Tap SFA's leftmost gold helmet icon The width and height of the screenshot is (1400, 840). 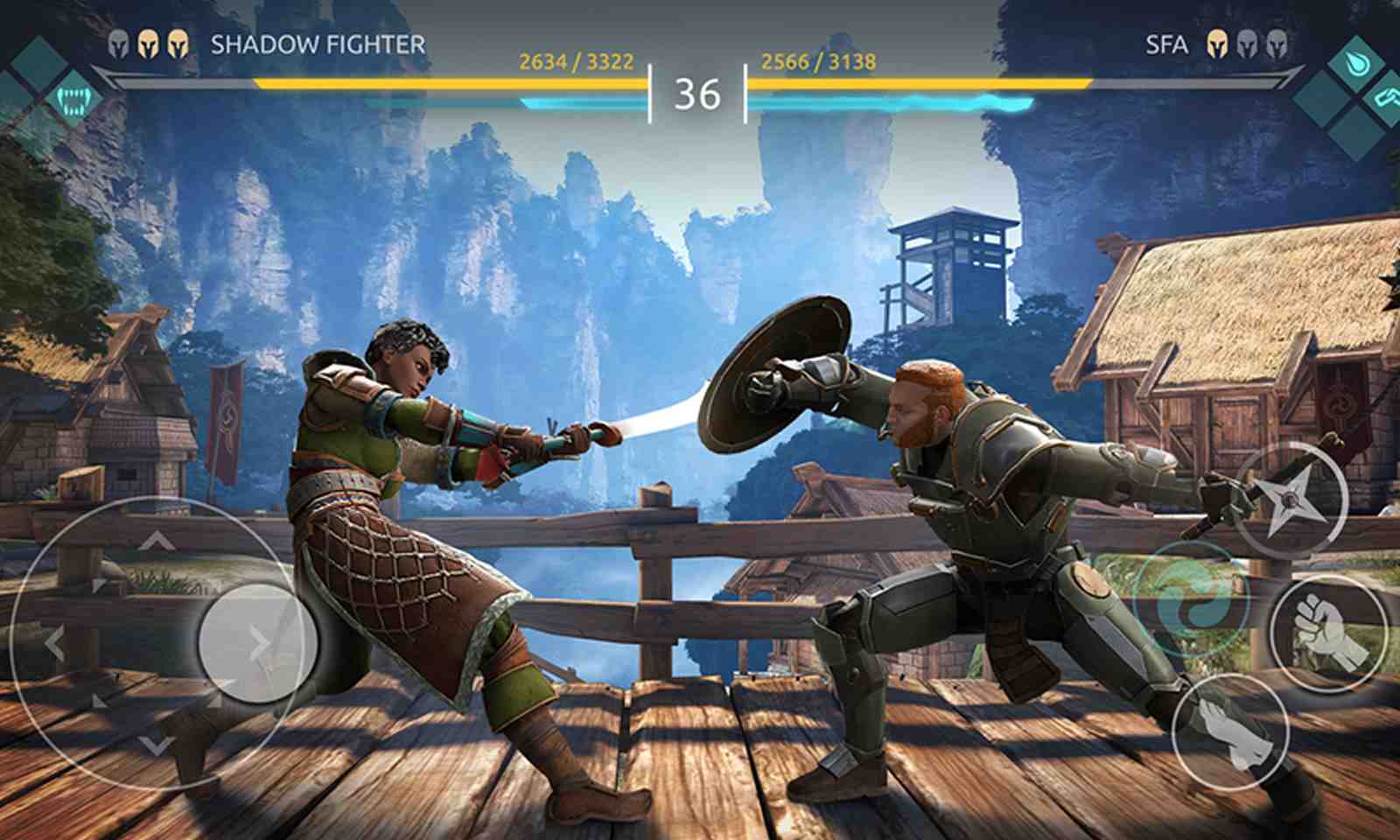coord(1215,42)
